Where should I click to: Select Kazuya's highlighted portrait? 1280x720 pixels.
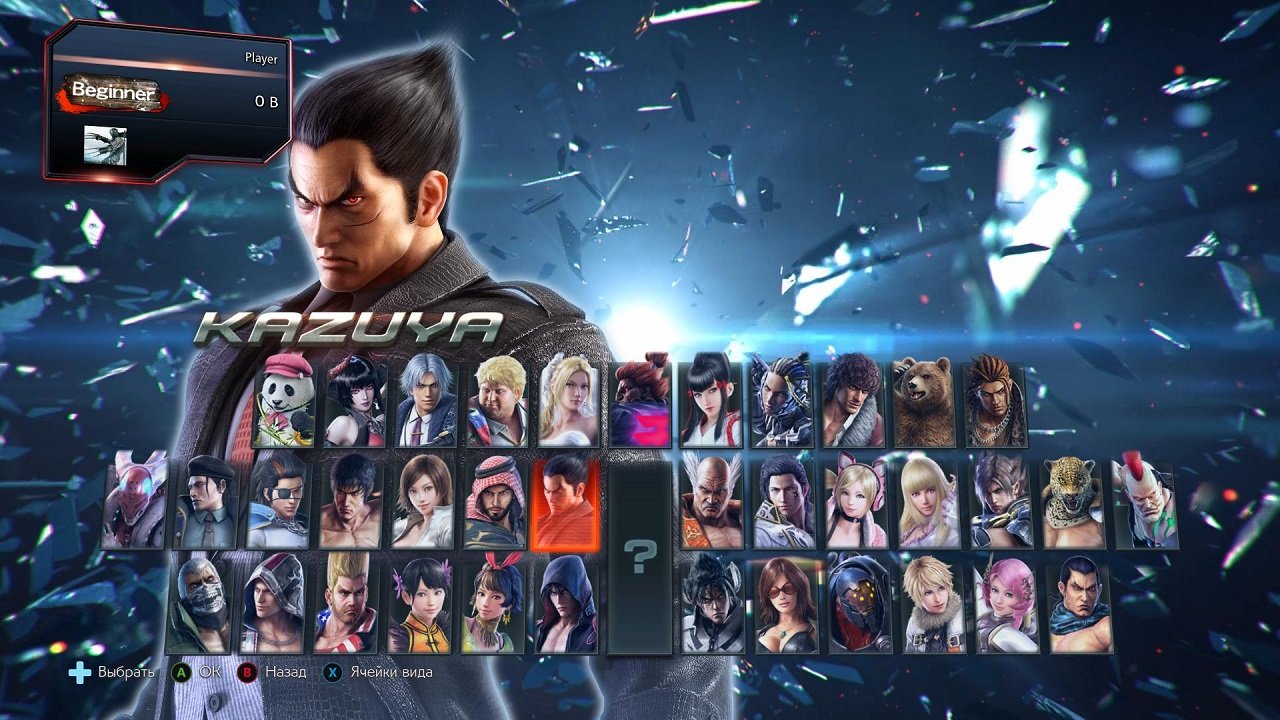click(562, 505)
